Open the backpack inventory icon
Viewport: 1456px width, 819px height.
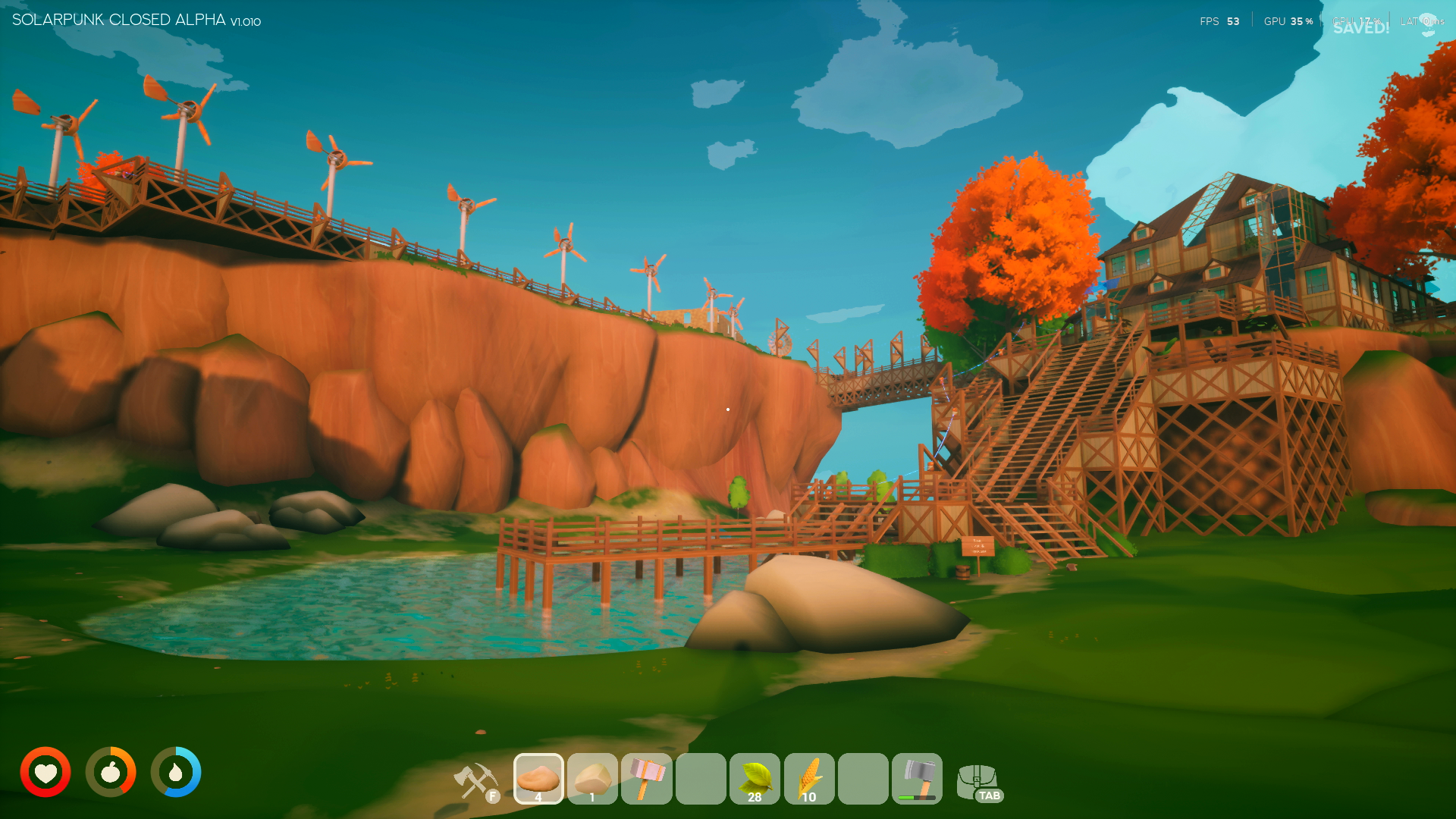click(977, 782)
